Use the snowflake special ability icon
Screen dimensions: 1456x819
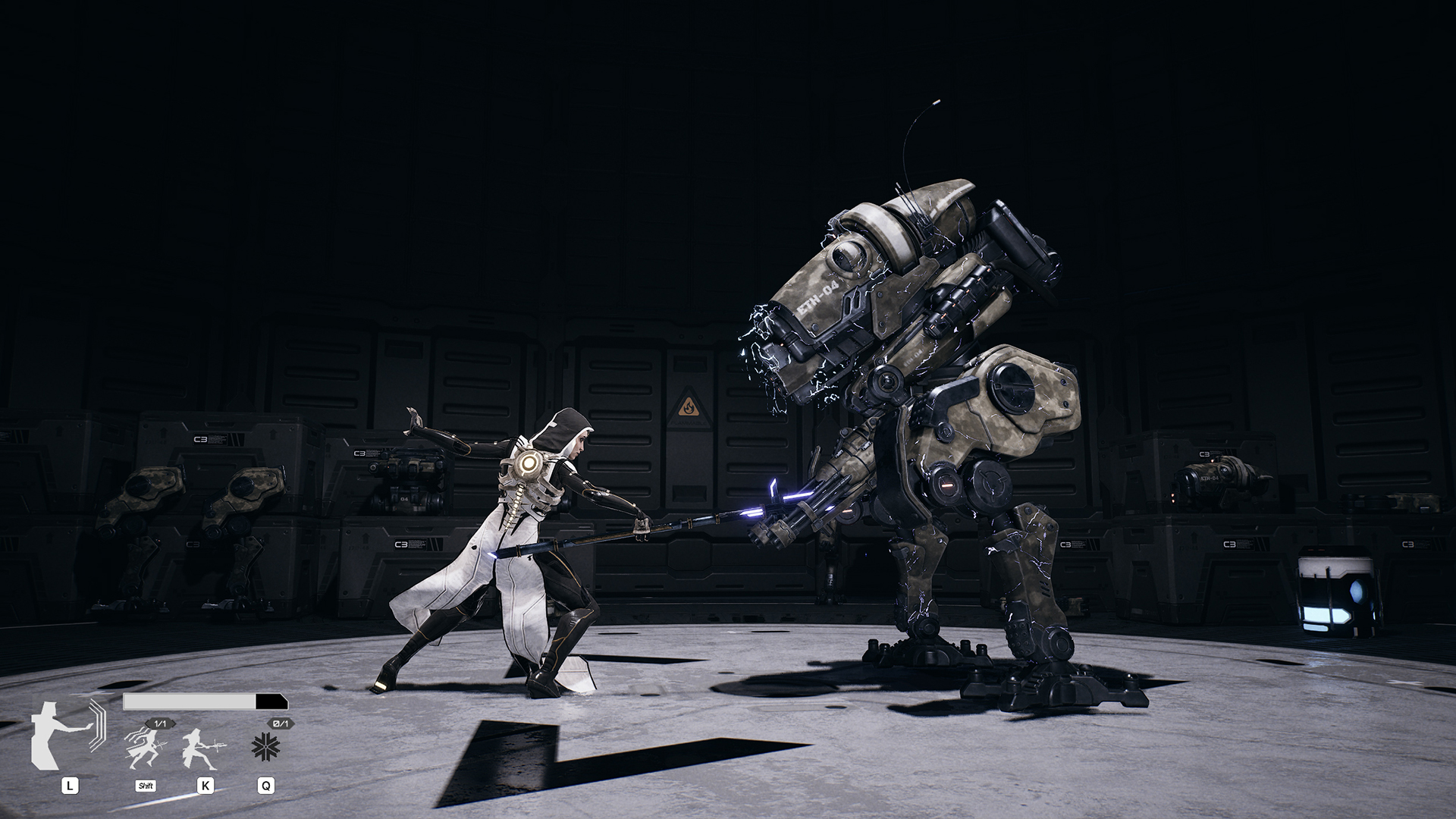click(265, 748)
